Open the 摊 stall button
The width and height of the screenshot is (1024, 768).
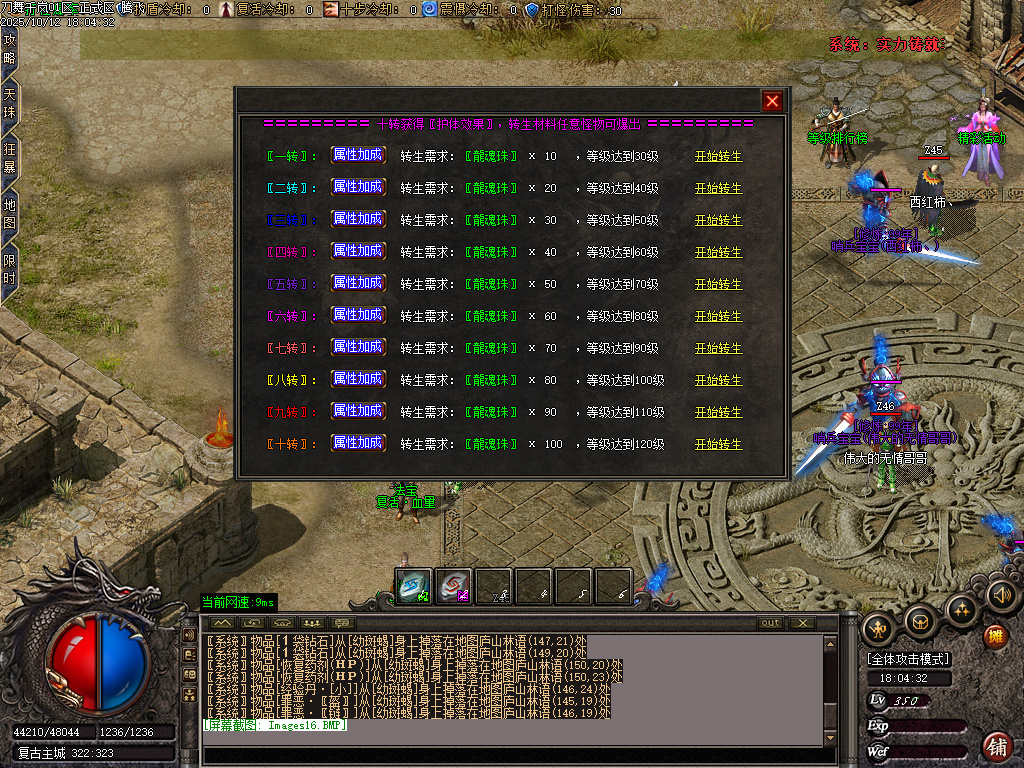click(x=996, y=636)
